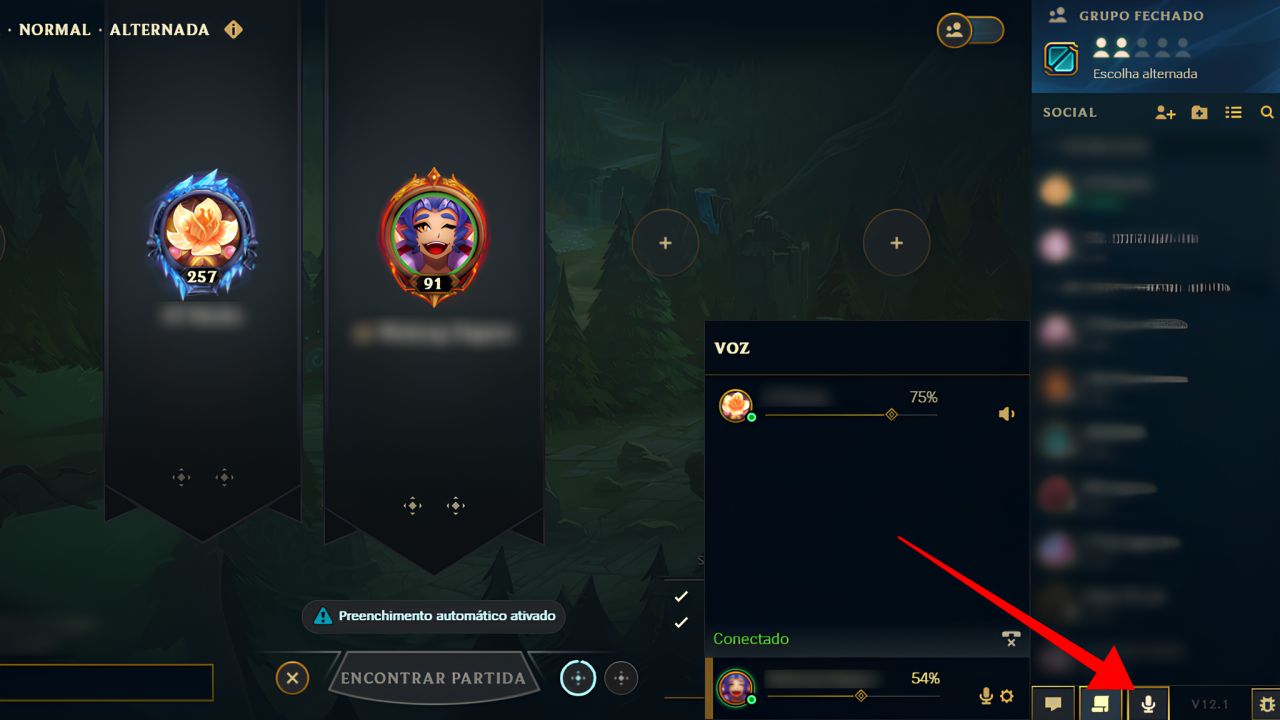
Task: Click the info icon beside ALTERNADA
Action: (233, 30)
